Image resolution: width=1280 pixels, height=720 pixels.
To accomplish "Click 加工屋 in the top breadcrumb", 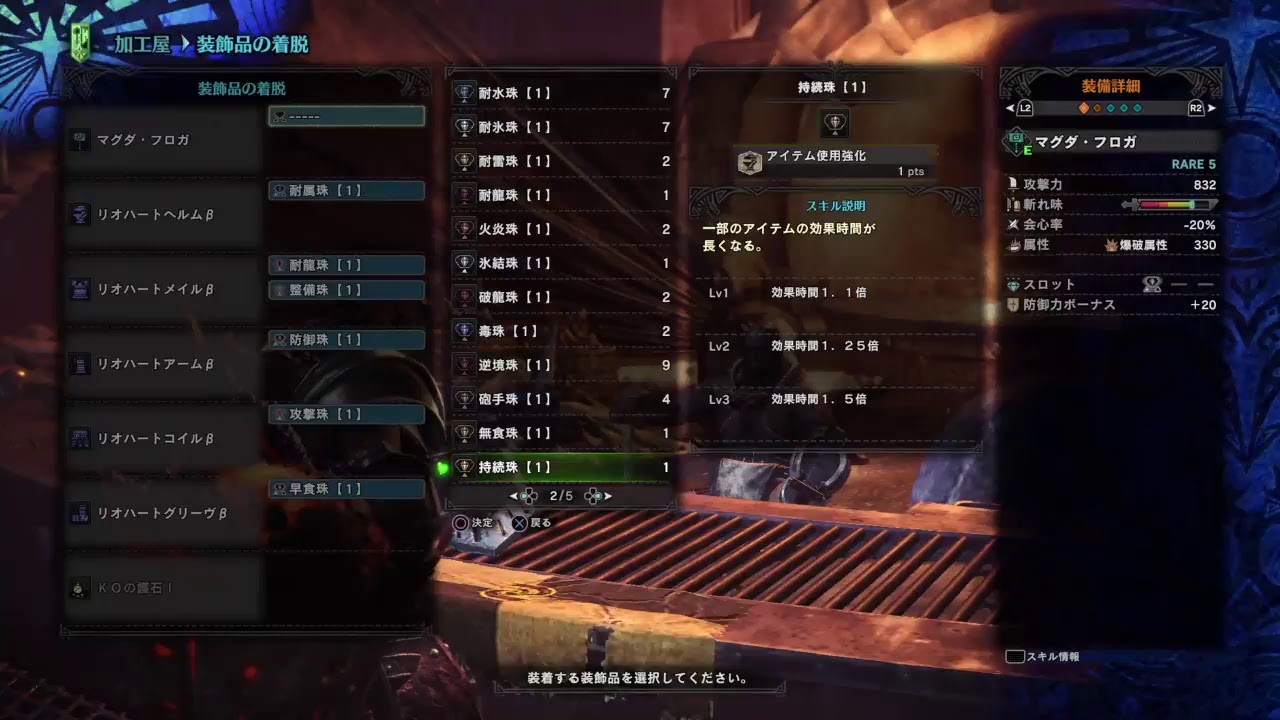I will 140,45.
